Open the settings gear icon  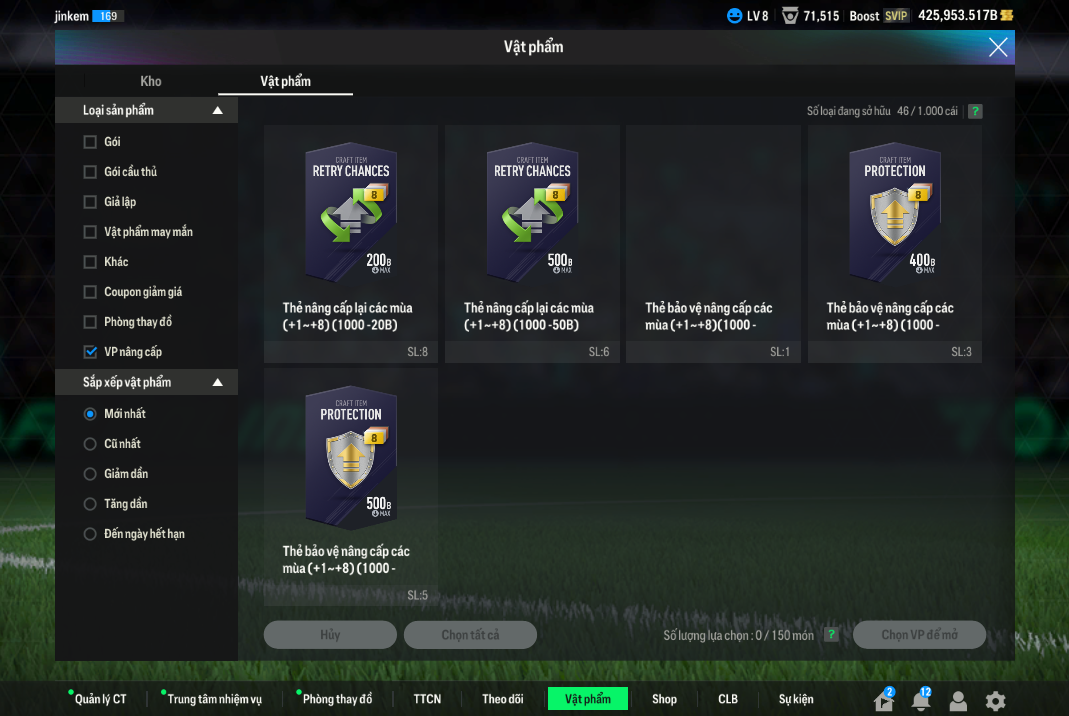click(x=995, y=701)
